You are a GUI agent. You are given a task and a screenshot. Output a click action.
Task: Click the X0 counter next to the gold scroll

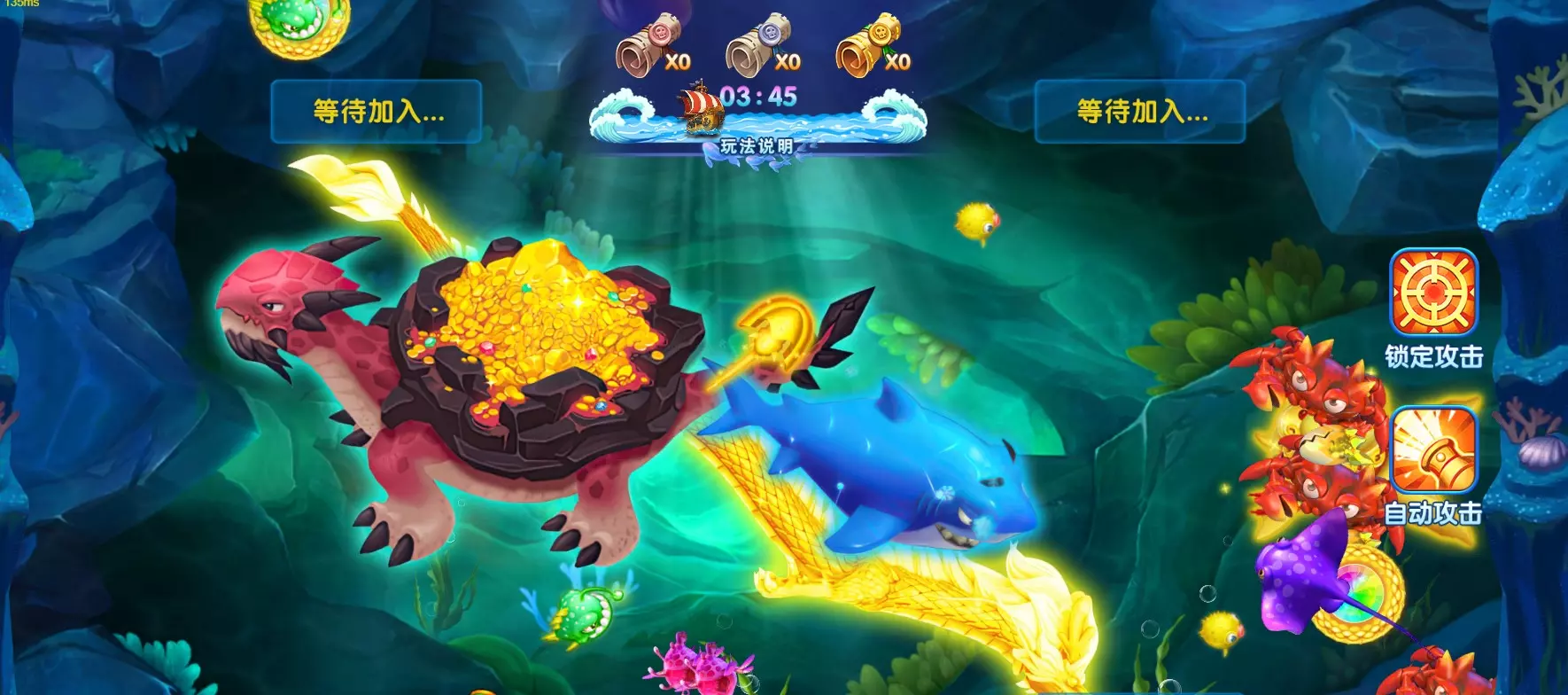(x=897, y=62)
